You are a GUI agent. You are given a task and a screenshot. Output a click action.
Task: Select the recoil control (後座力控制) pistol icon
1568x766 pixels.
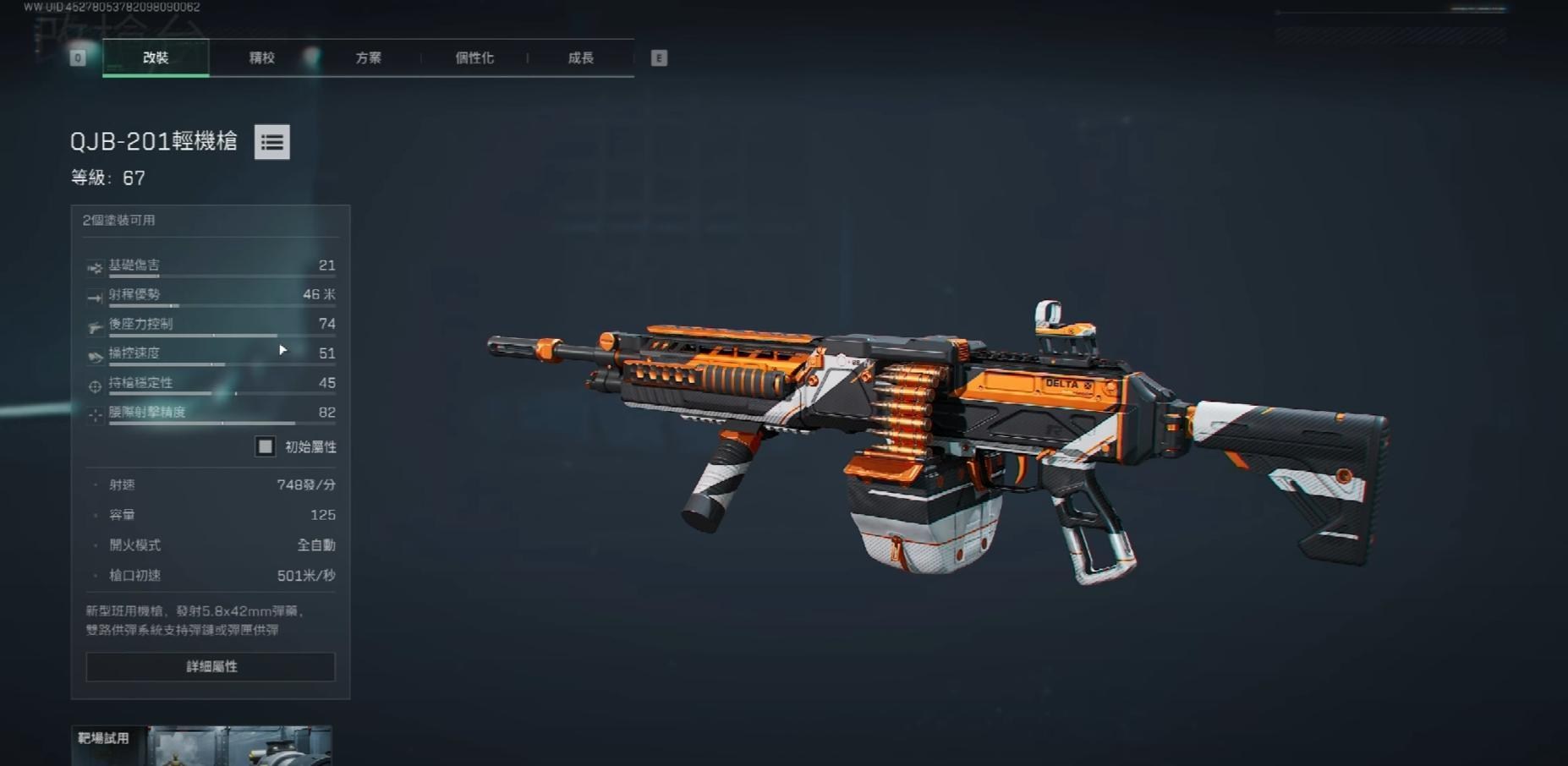coord(94,324)
